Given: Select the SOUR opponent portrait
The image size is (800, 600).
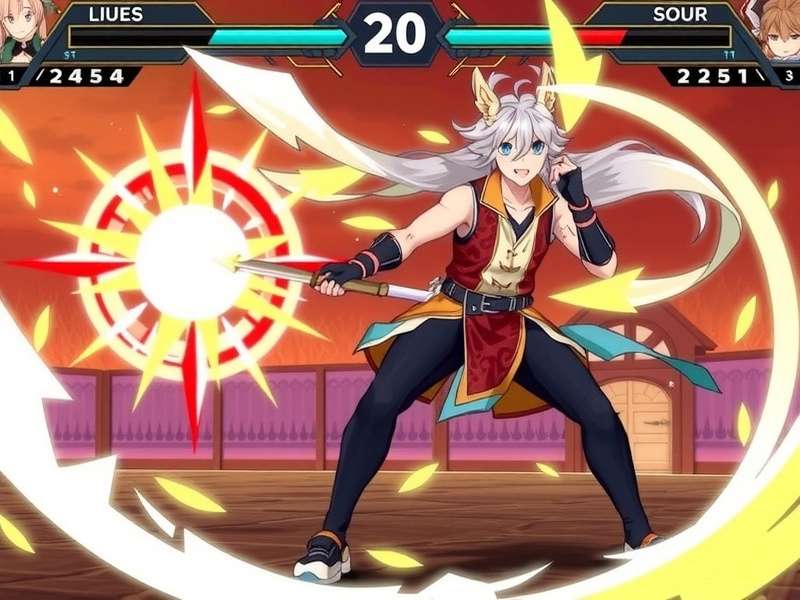Looking at the screenshot, I should pyautogui.click(x=777, y=30).
